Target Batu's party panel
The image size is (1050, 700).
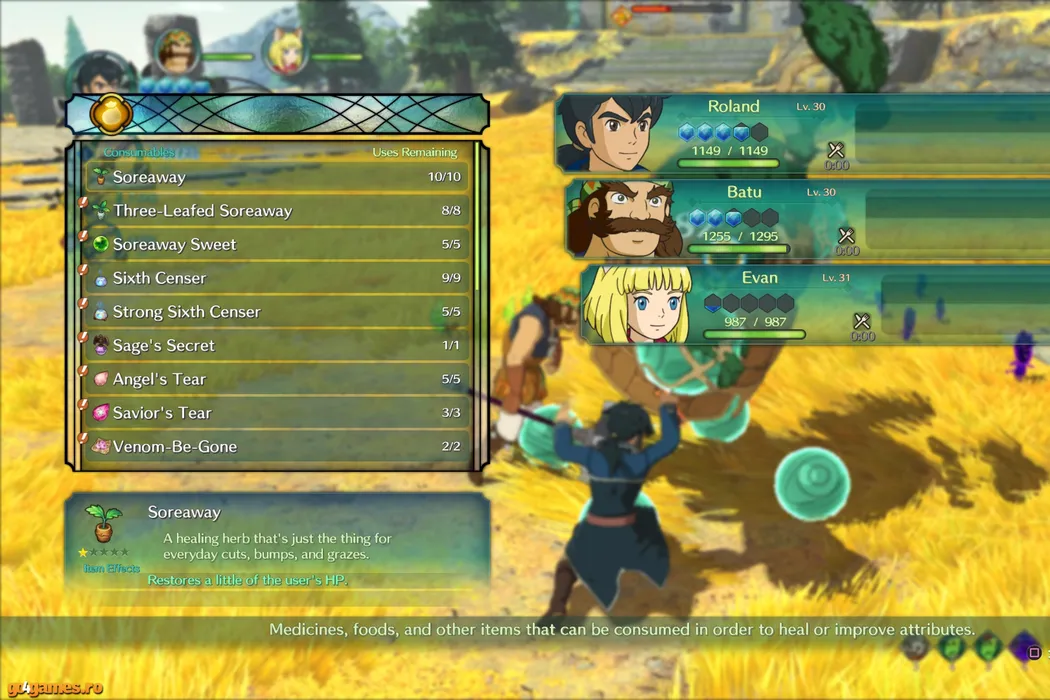[740, 219]
